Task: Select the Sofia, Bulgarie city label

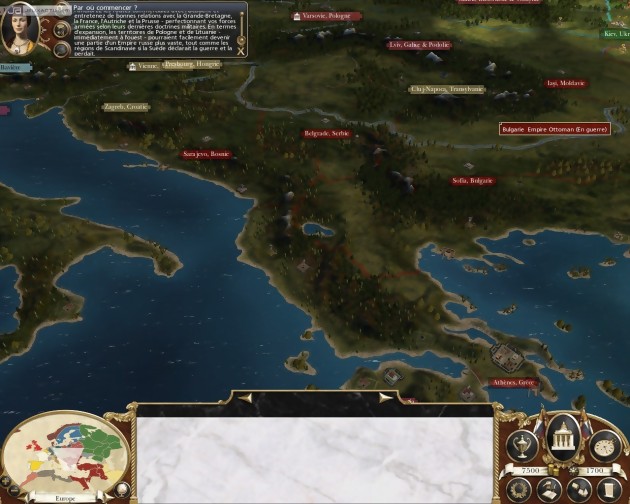Action: pos(472,181)
